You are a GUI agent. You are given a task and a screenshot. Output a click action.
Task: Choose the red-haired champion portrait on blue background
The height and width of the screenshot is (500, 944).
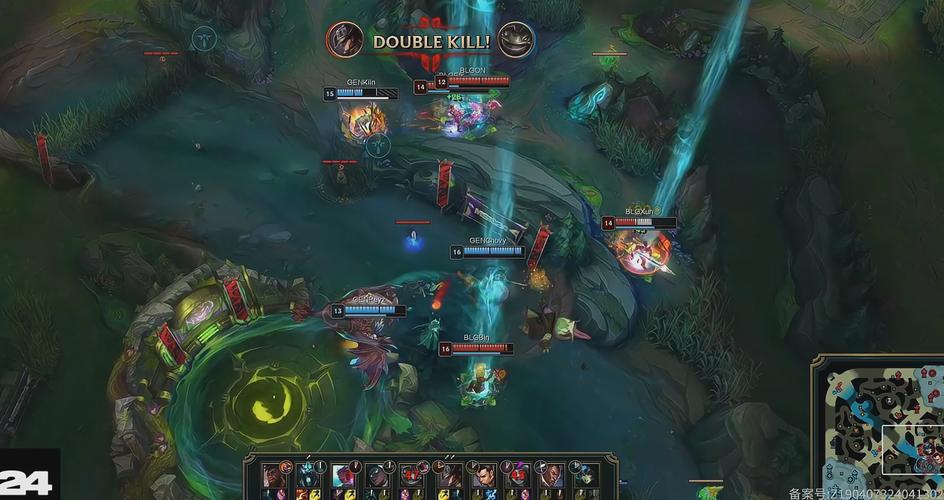pyautogui.click(x=343, y=474)
